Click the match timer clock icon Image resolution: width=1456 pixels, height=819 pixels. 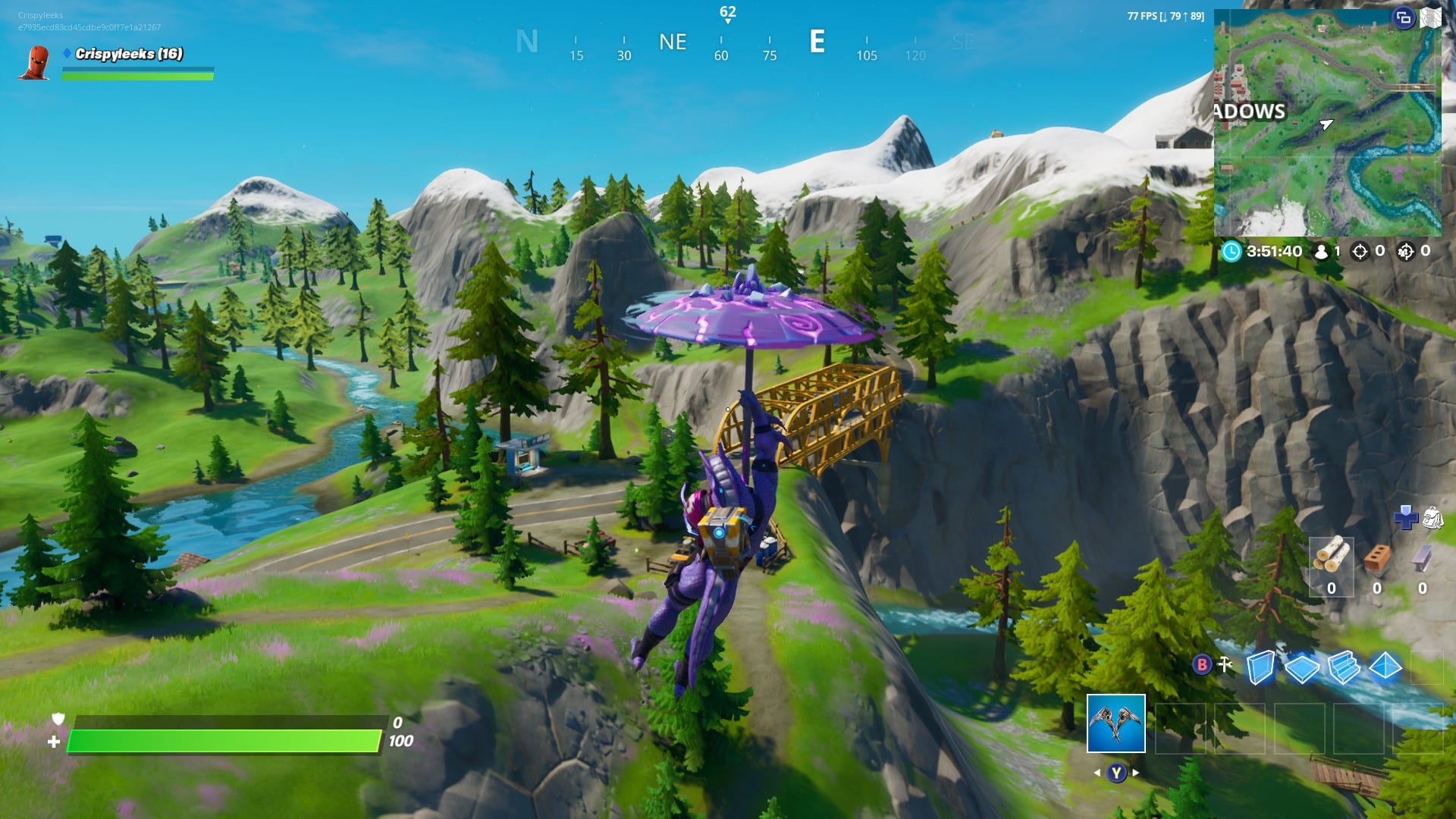click(1232, 250)
